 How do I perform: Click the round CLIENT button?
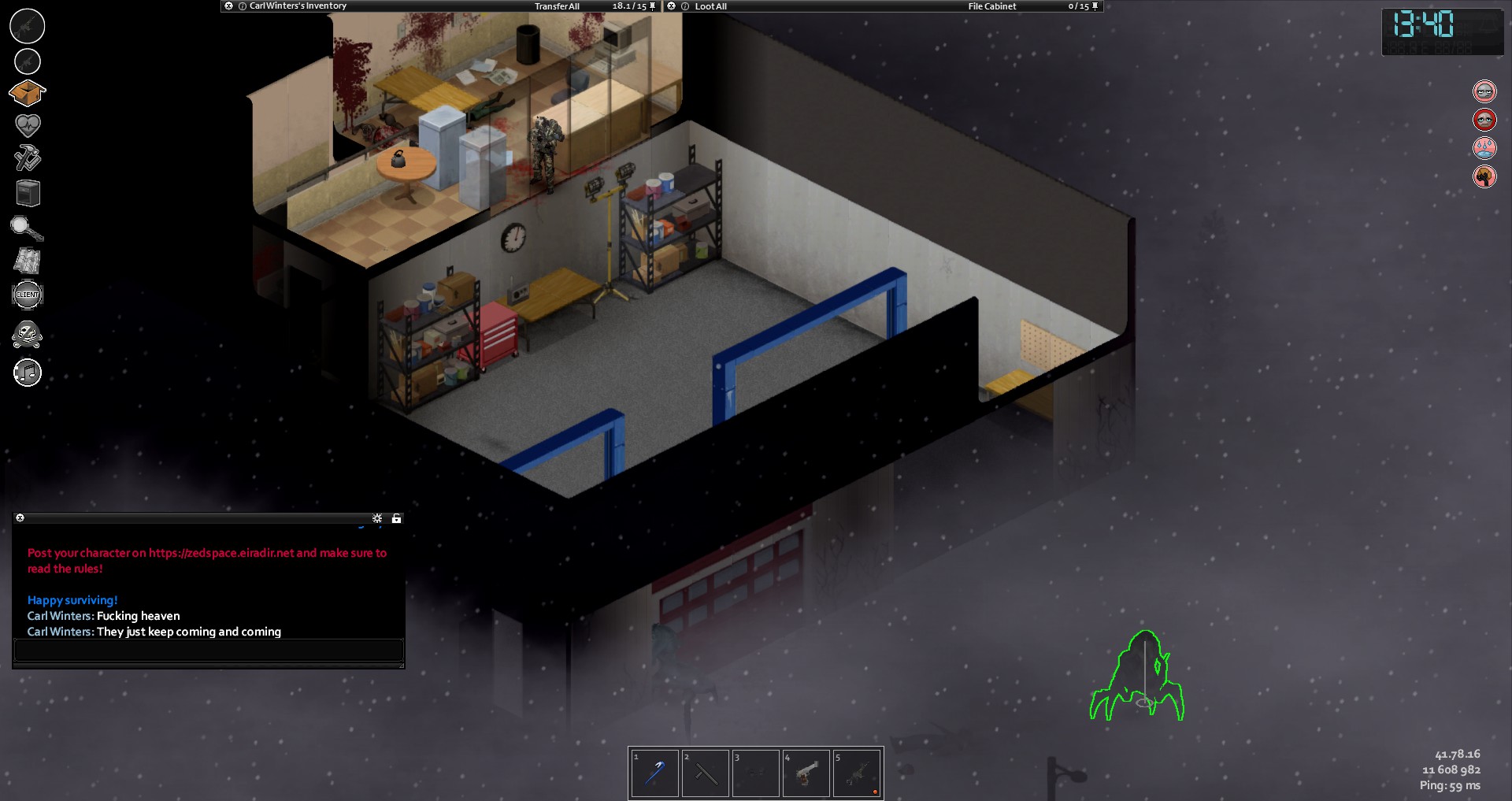coord(28,295)
